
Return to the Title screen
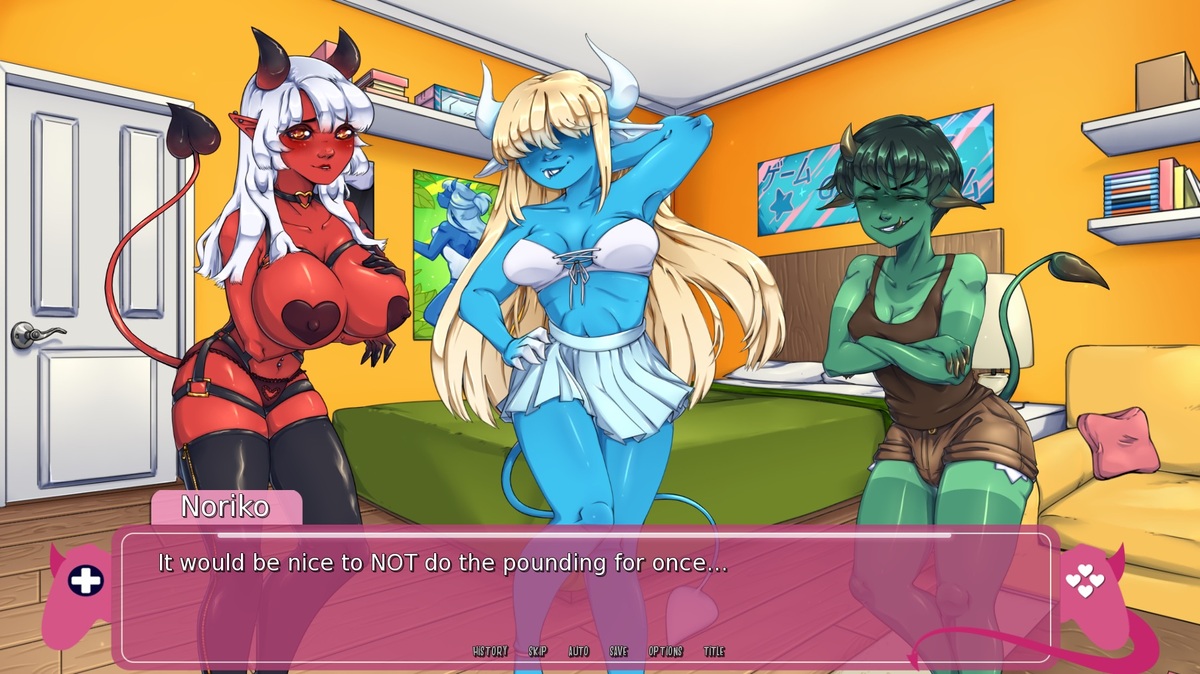click(714, 651)
